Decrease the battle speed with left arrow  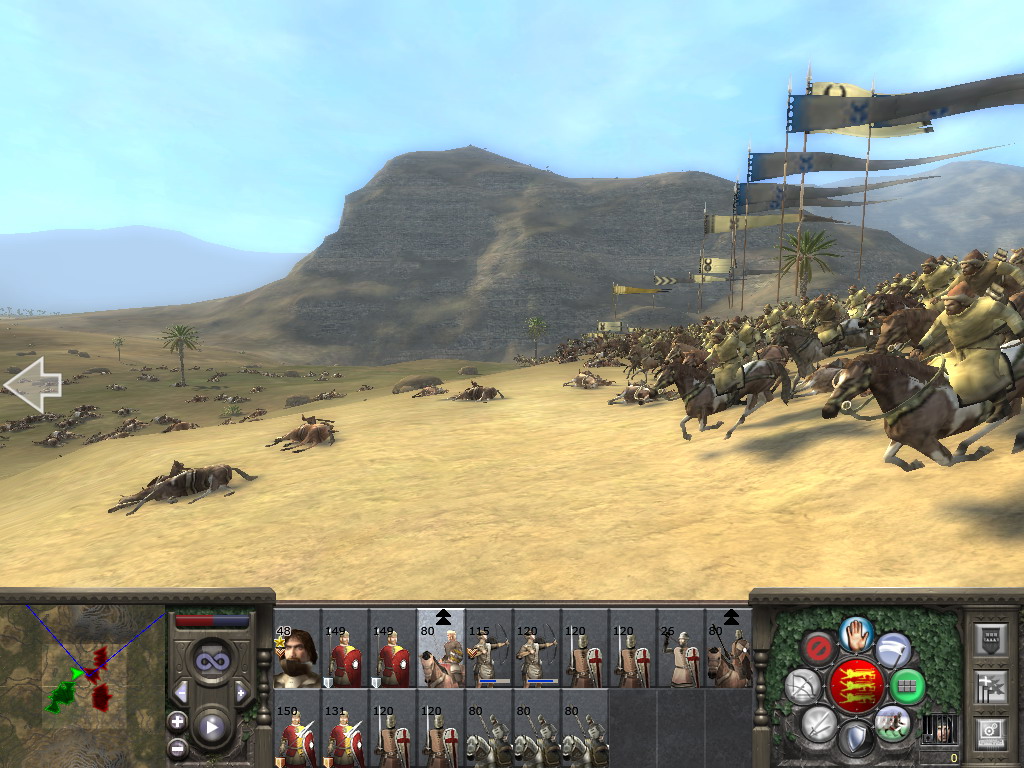click(x=182, y=692)
